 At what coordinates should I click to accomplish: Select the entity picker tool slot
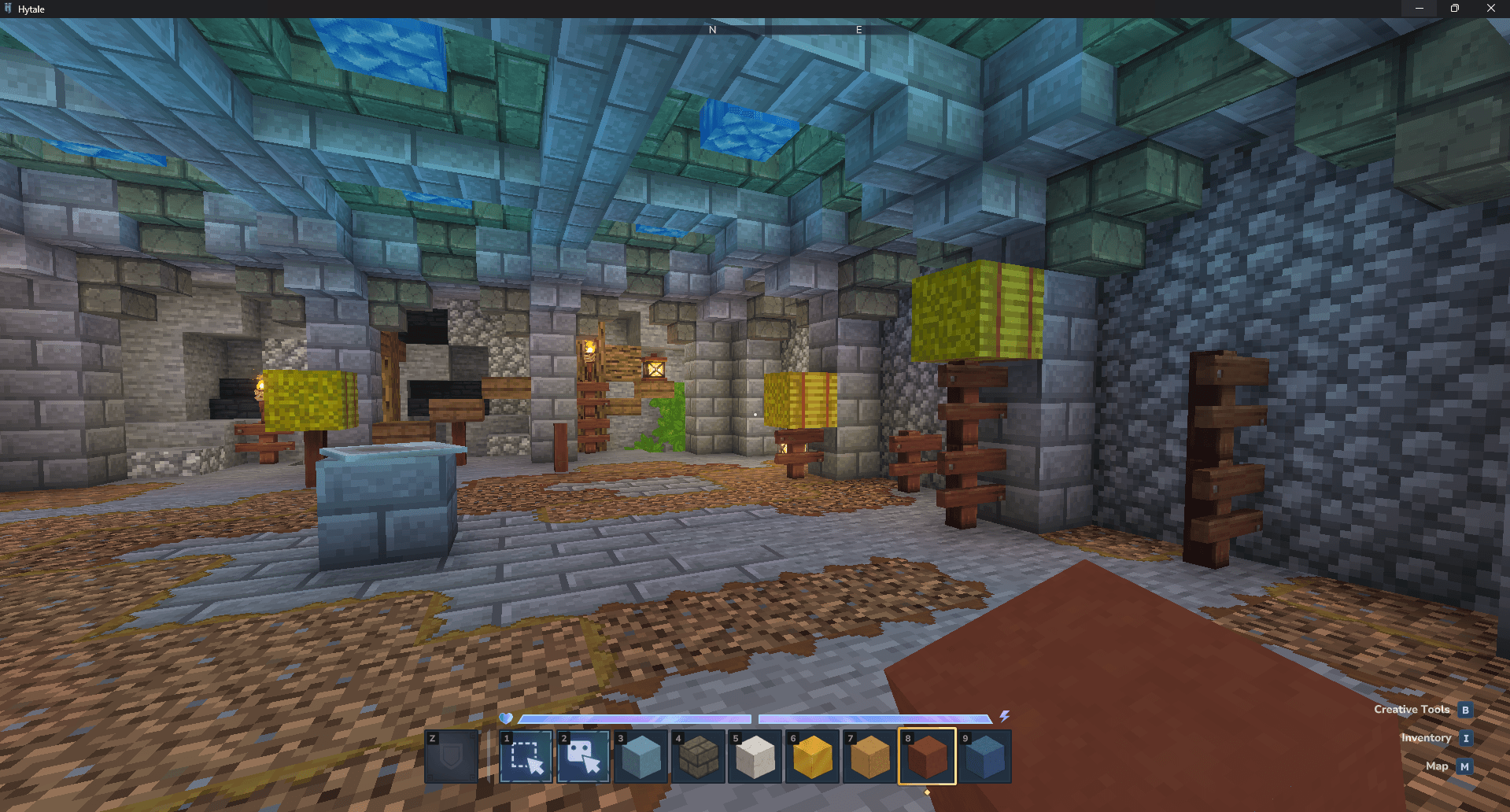pyautogui.click(x=583, y=757)
